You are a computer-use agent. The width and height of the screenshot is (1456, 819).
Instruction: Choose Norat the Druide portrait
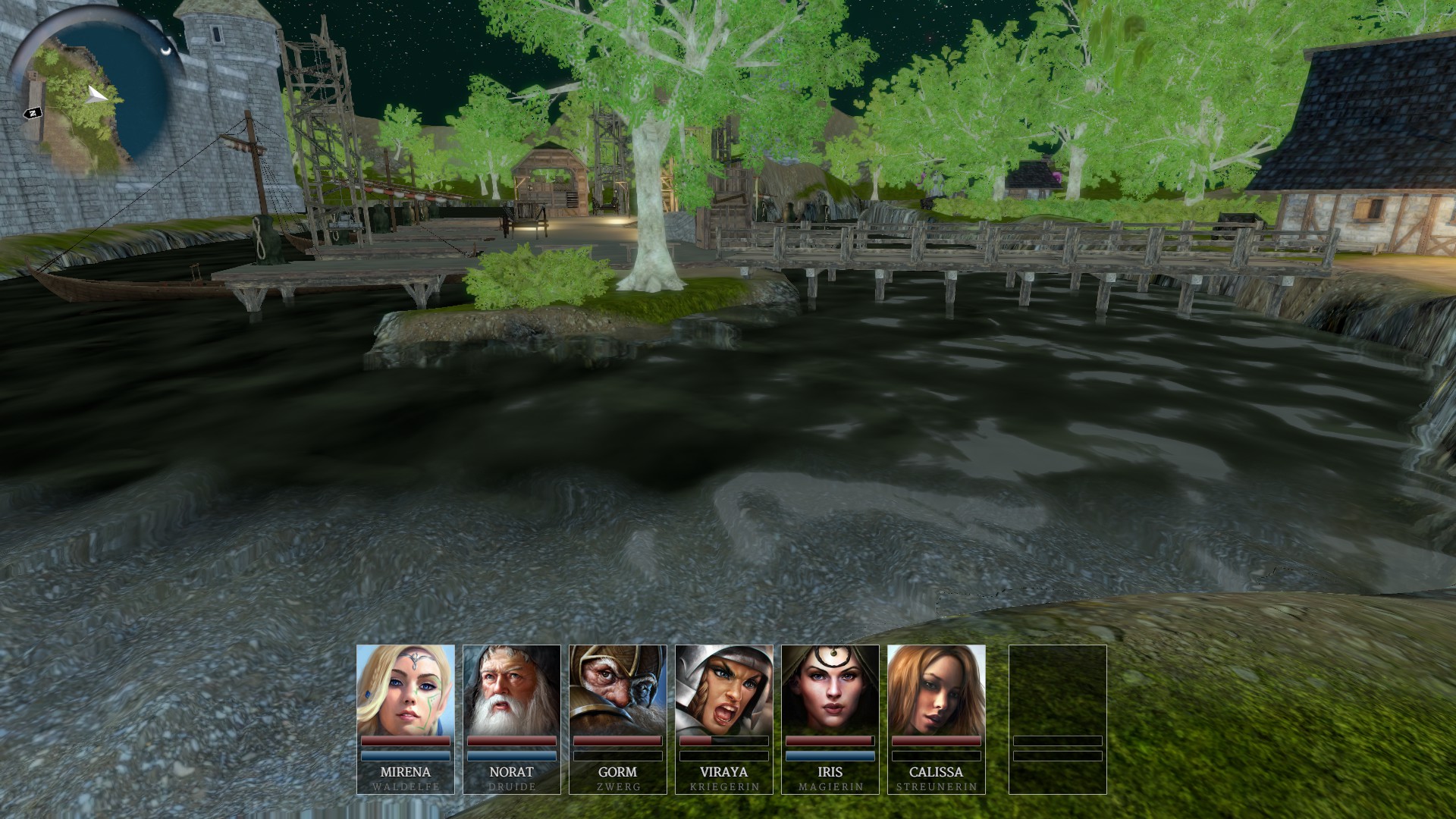coord(511,690)
